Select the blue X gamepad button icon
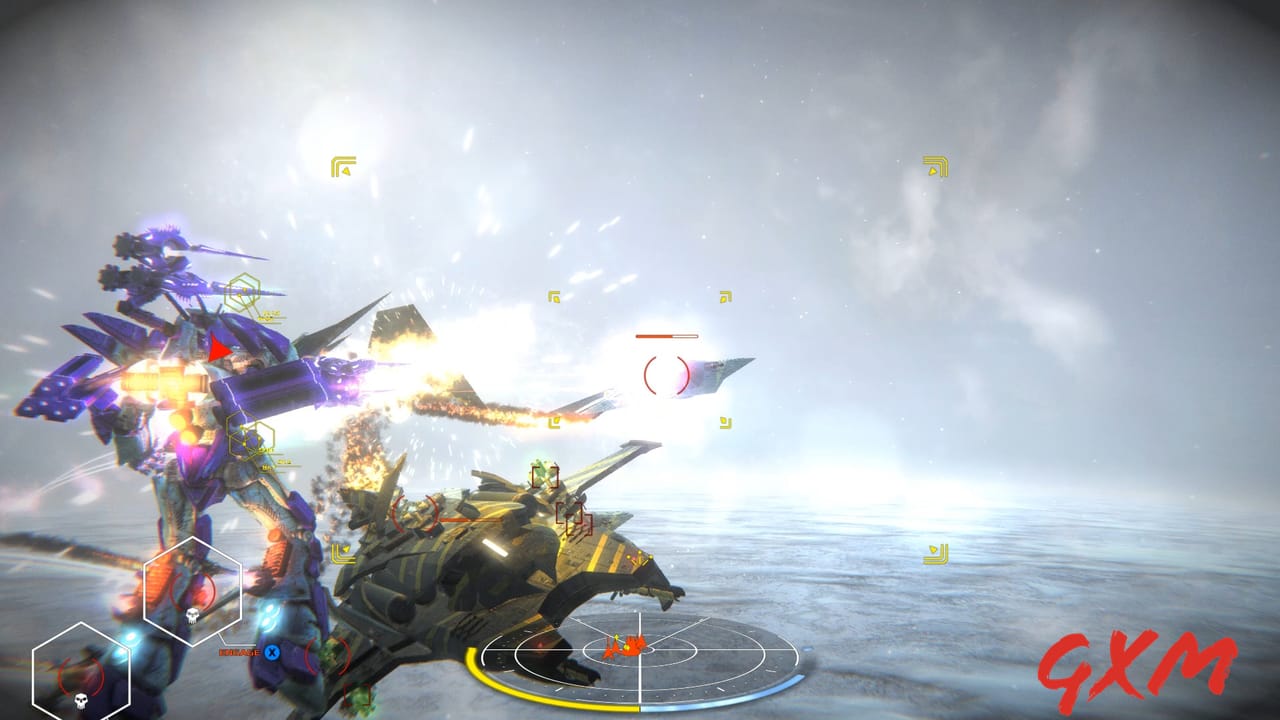1280x720 pixels. point(270,653)
